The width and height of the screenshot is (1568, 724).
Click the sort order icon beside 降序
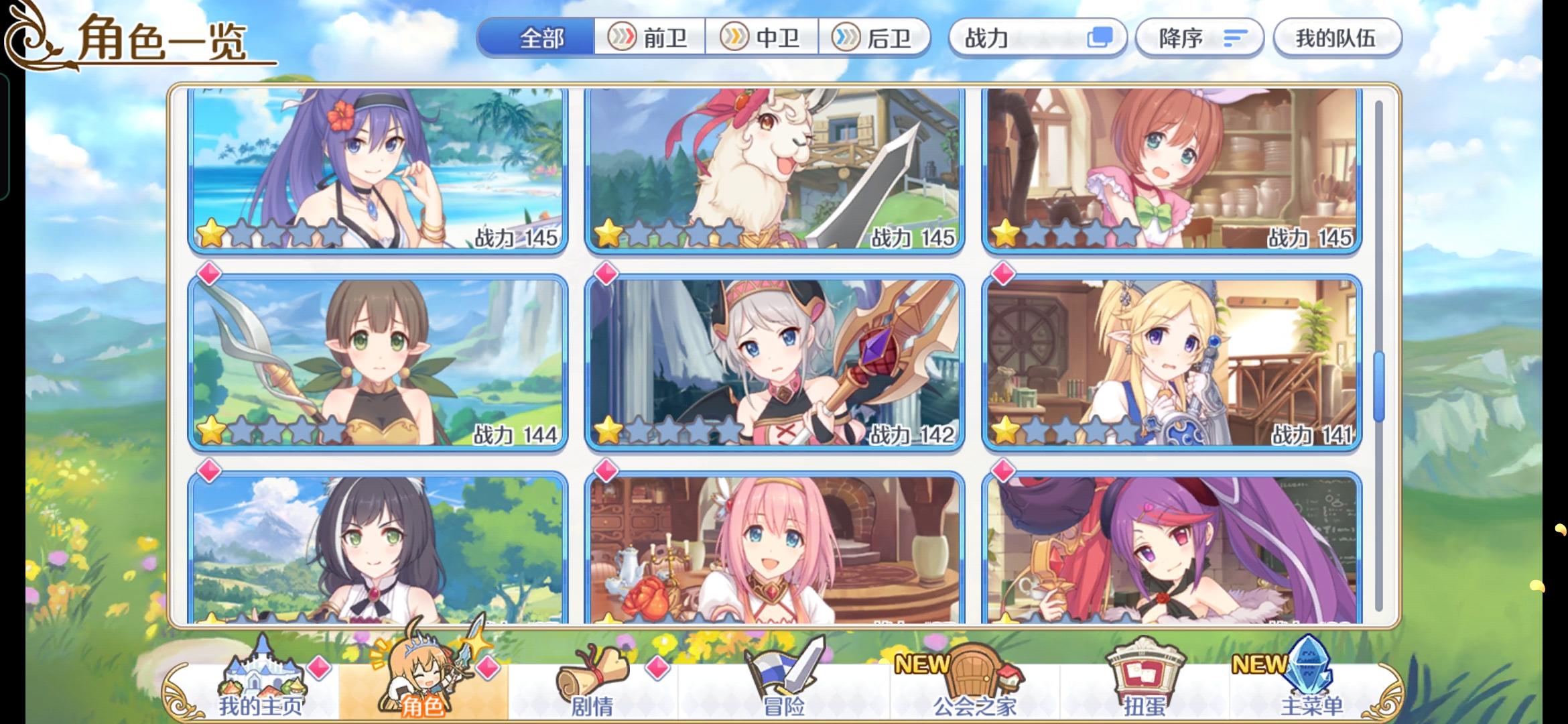pos(1236,38)
